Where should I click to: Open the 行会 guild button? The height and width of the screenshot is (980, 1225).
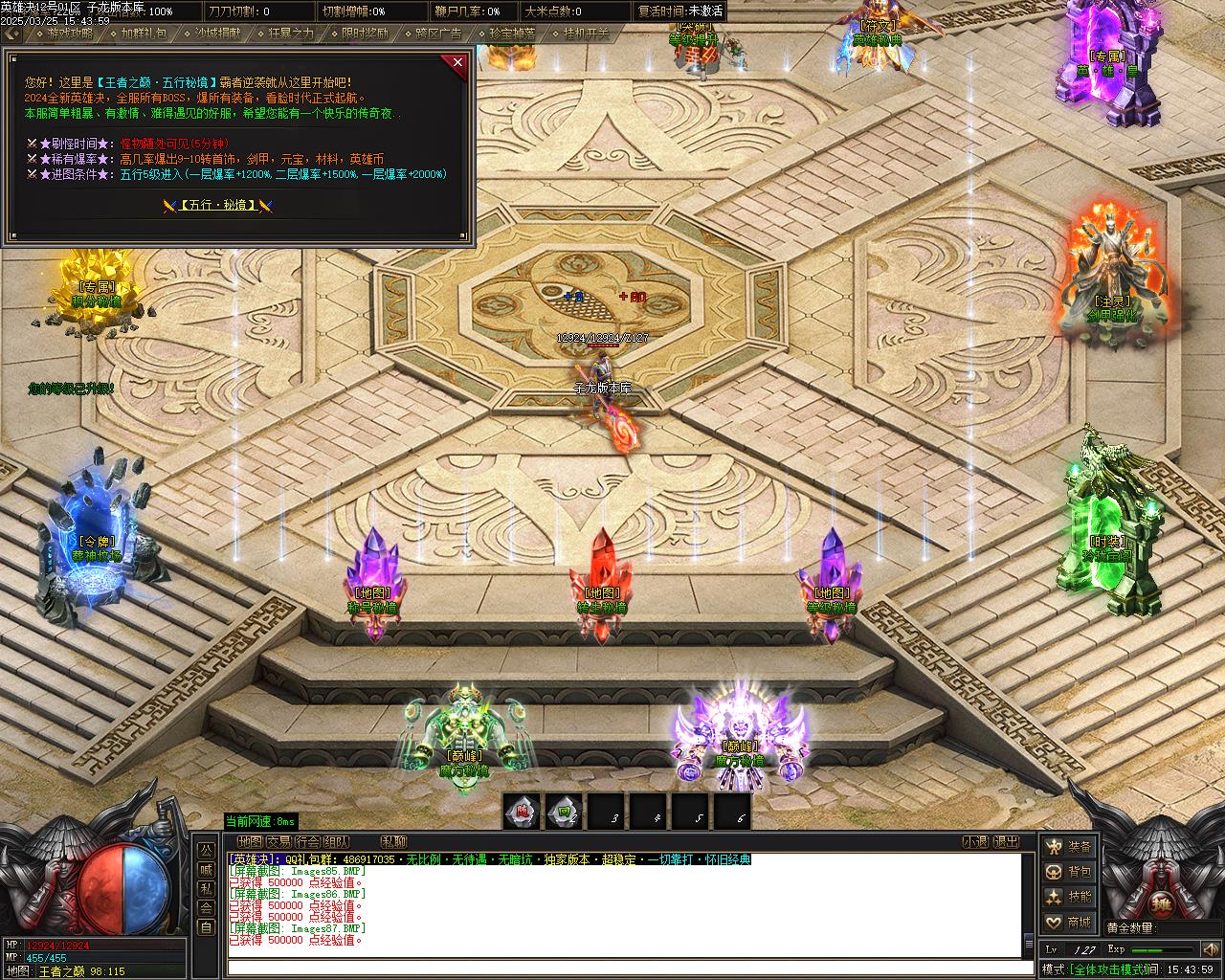coord(307,842)
